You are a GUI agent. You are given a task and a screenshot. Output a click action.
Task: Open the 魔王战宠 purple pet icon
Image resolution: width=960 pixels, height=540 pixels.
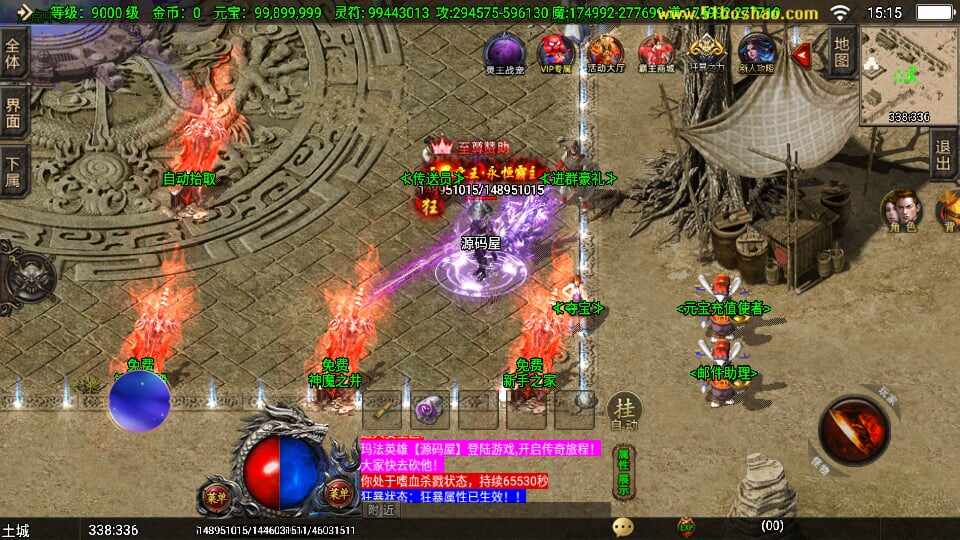pos(504,53)
